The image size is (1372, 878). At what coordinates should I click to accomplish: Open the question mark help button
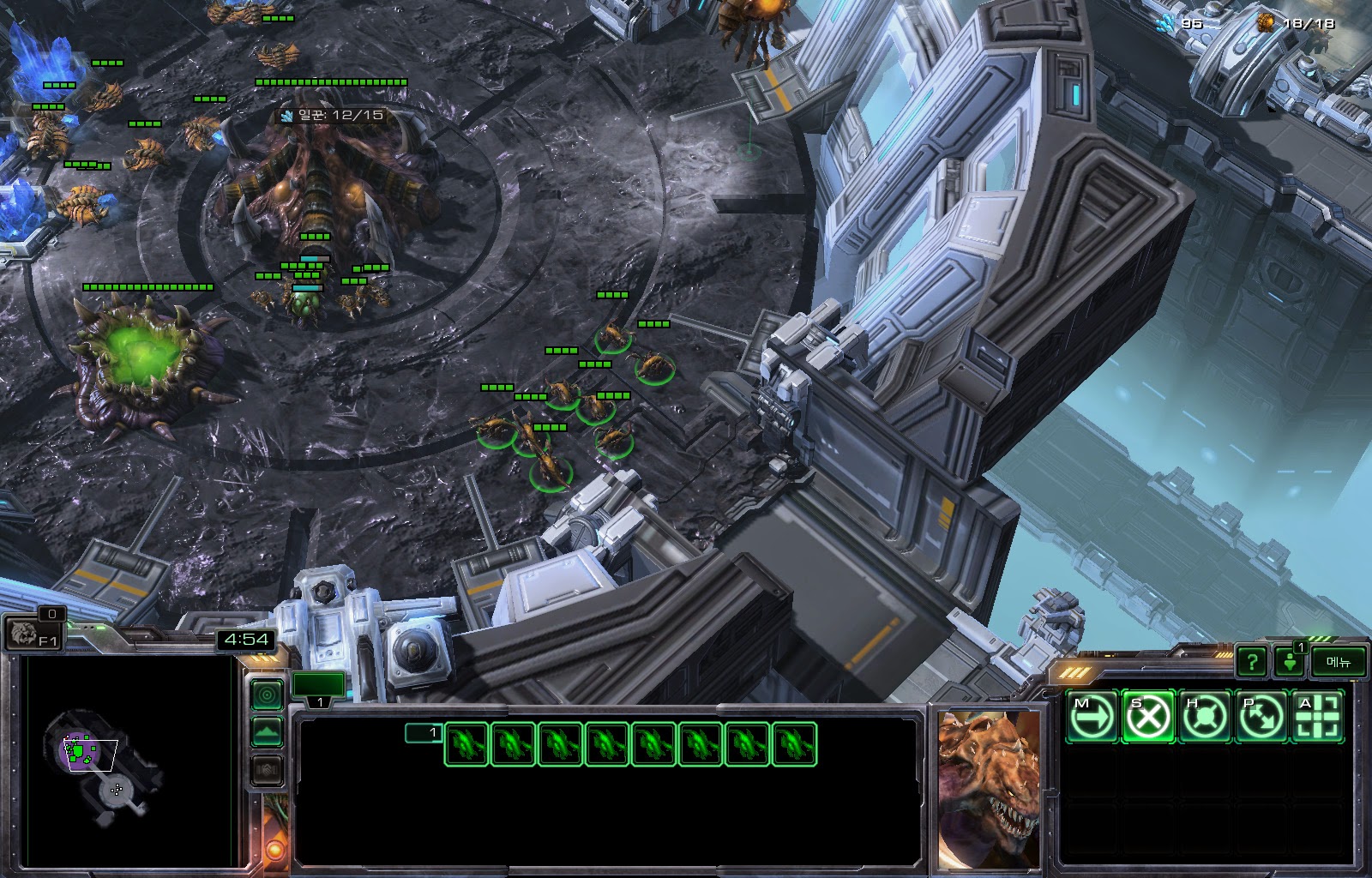1252,661
